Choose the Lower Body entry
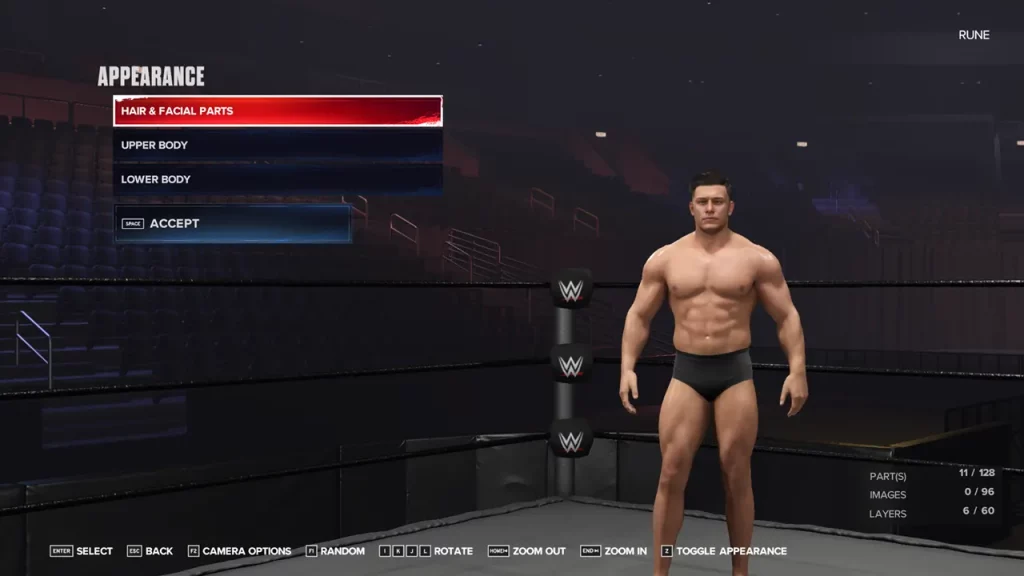 277,179
